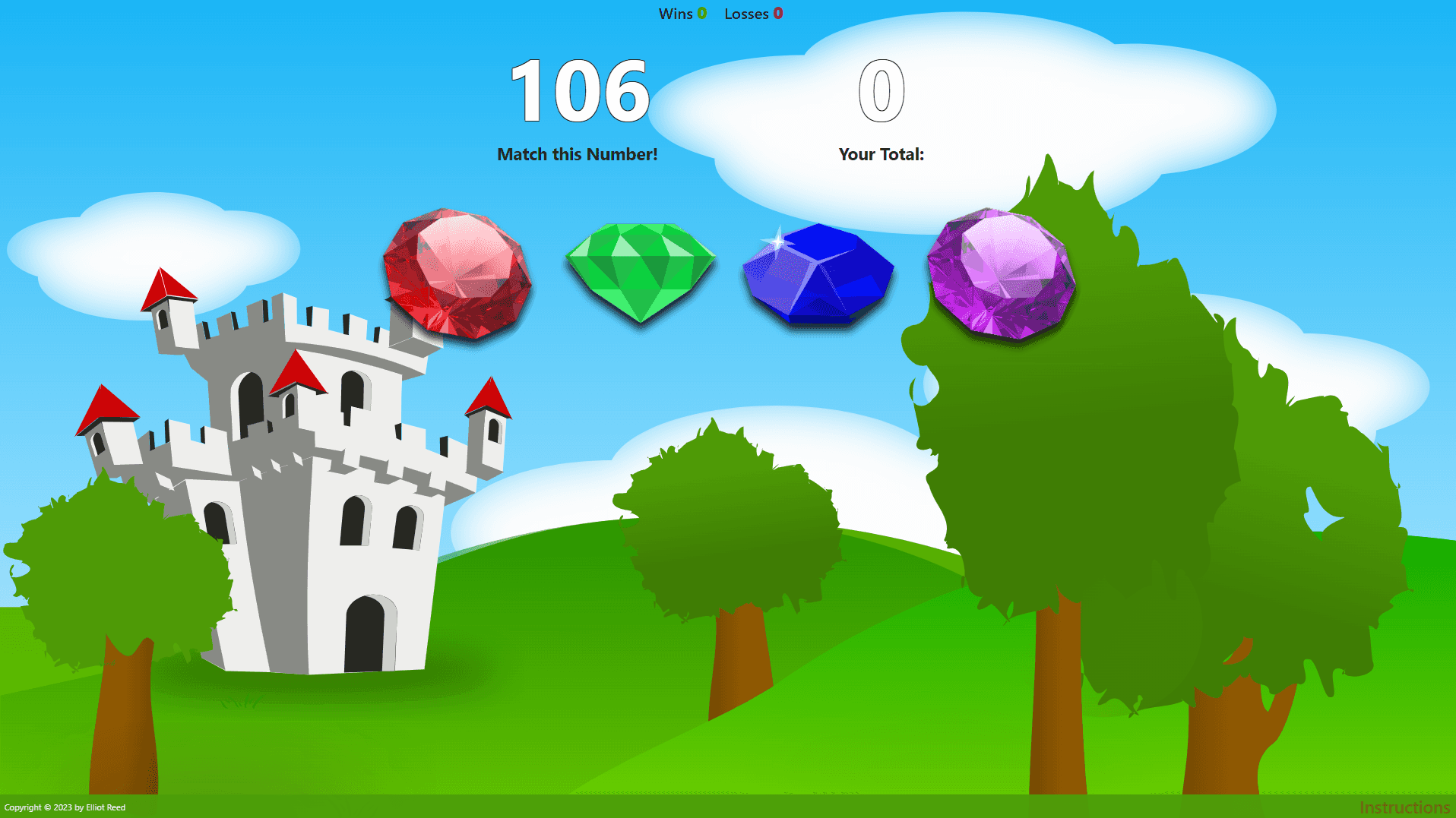Select the blue sapphire gem
Image resolution: width=1456 pixels, height=818 pixels.
(817, 273)
